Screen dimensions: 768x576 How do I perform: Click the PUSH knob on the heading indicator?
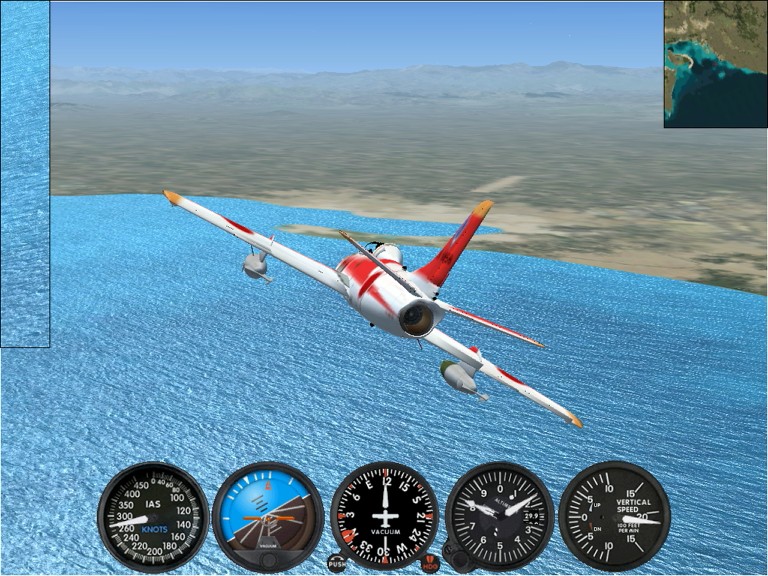click(337, 563)
